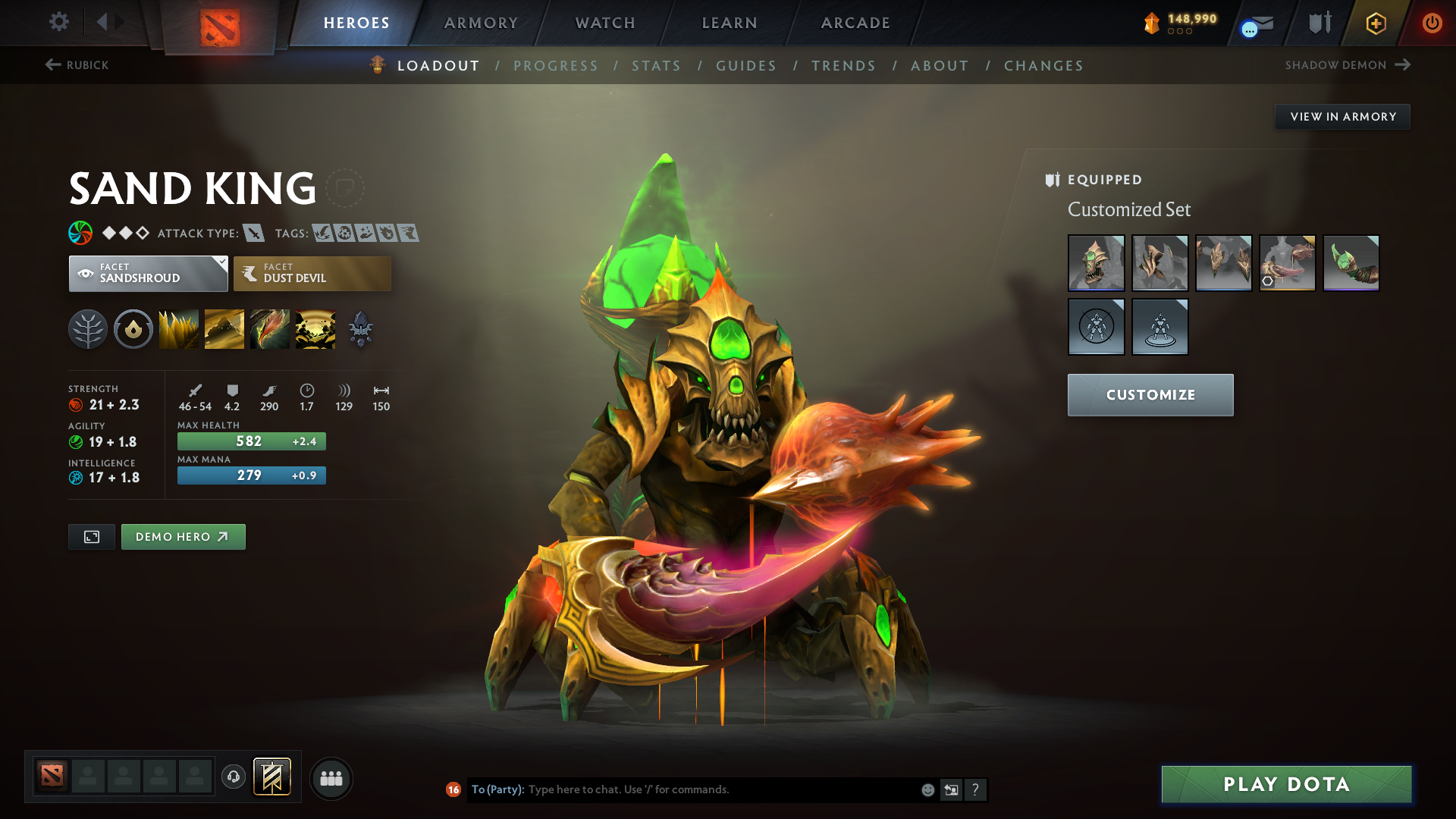Expand the Sandshroud facet dropdown arrow

click(221, 262)
